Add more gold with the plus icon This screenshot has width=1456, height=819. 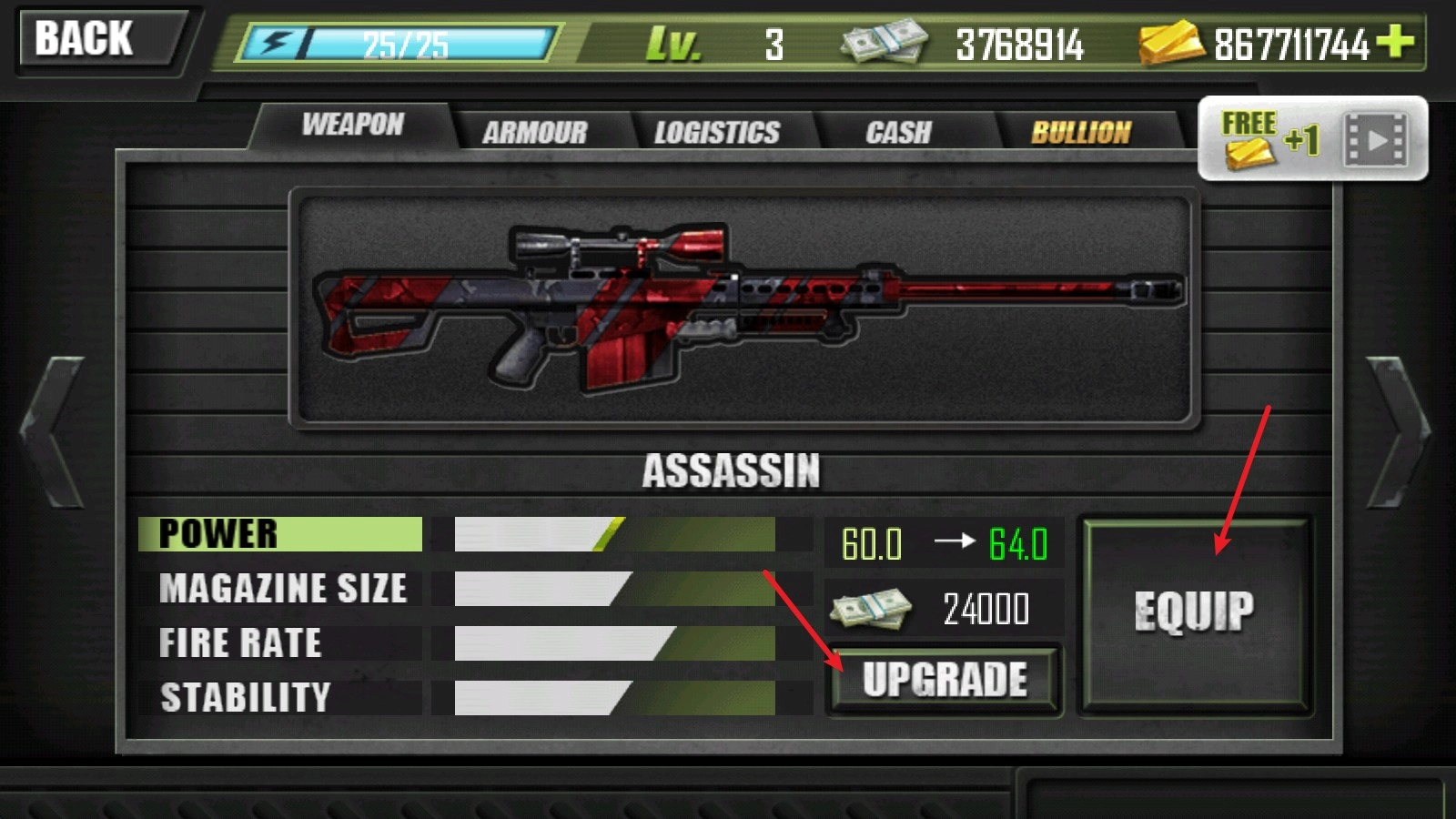tap(1395, 41)
